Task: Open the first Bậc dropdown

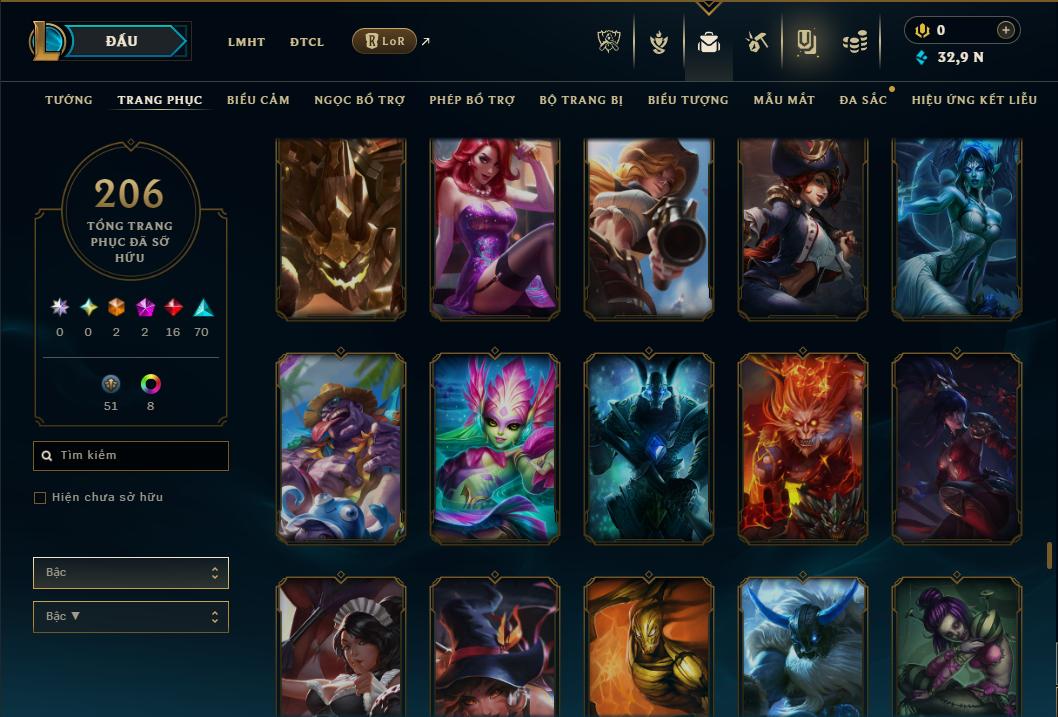Action: pyautogui.click(x=131, y=573)
